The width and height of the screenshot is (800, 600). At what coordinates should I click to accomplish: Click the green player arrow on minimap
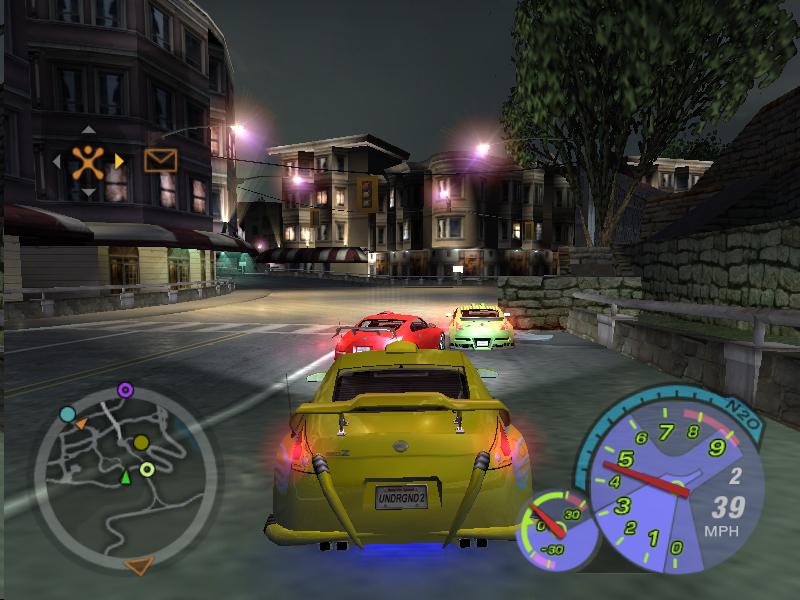126,478
